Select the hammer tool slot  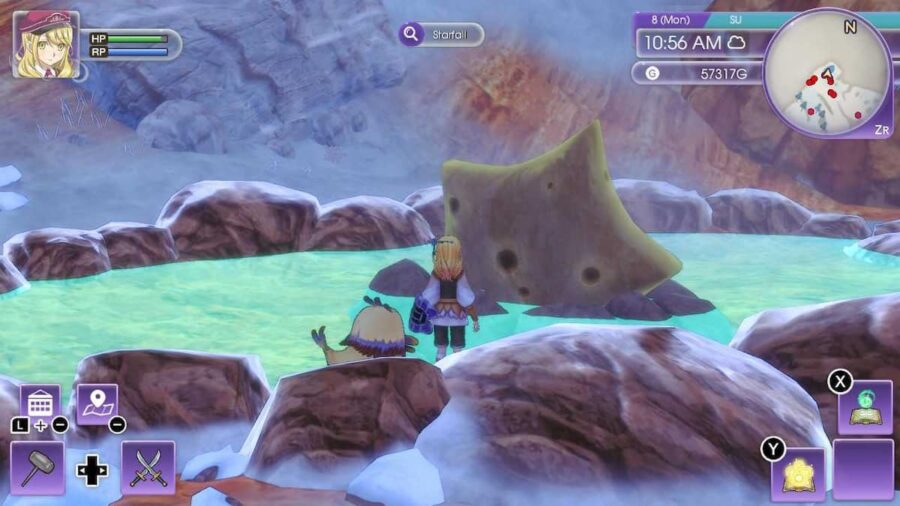pyautogui.click(x=37, y=468)
